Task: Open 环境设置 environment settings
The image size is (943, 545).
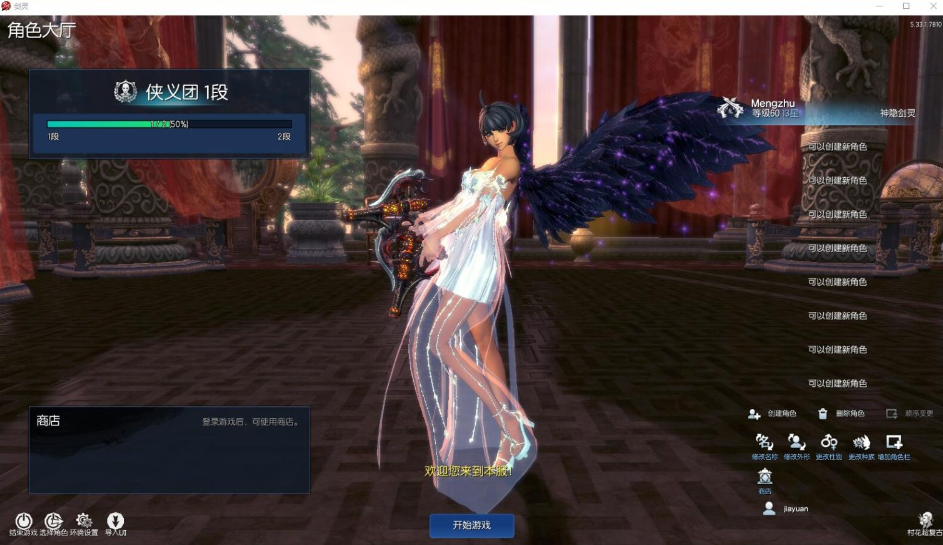Action: pos(84,521)
